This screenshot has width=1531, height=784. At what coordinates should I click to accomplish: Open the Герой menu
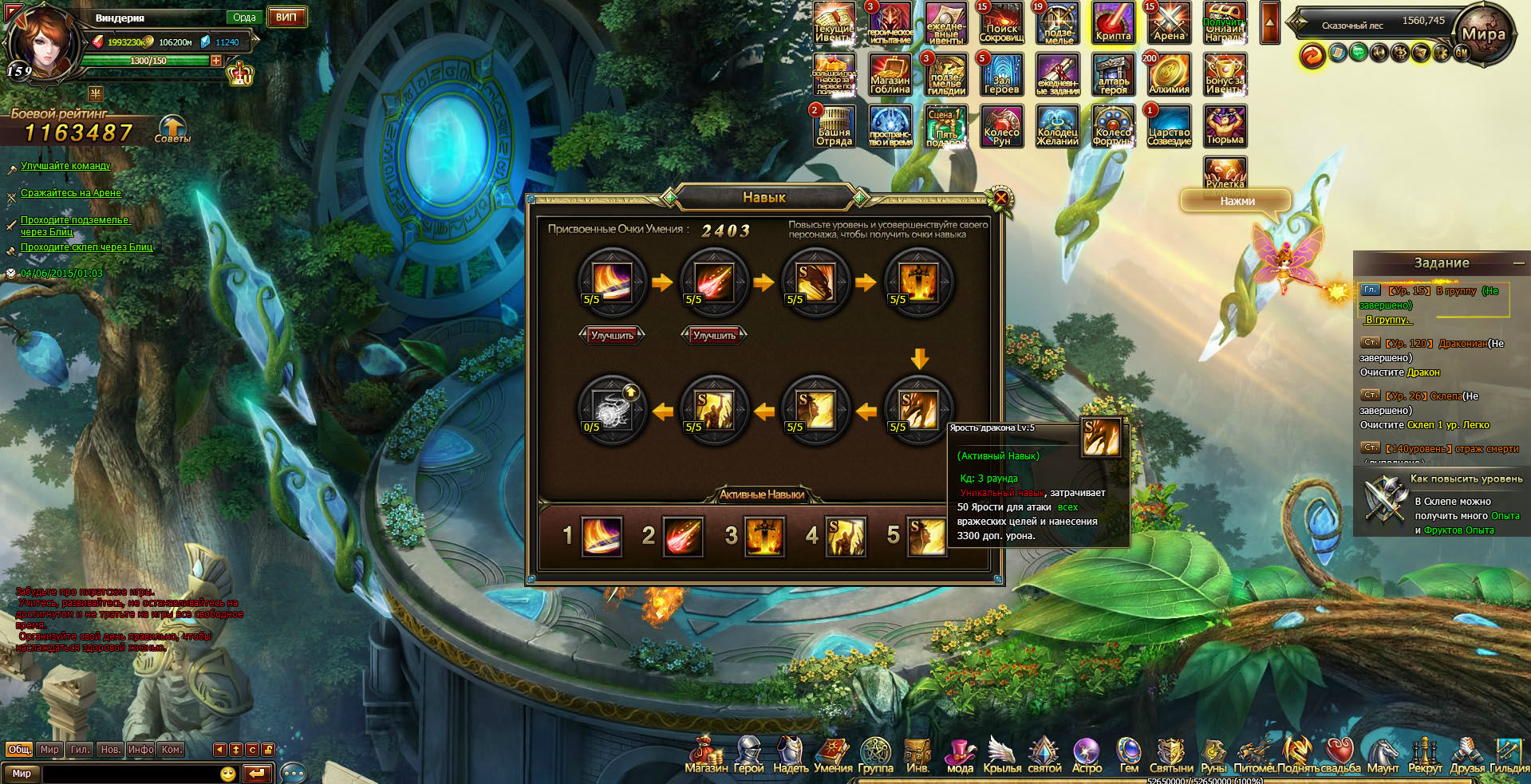[748, 754]
